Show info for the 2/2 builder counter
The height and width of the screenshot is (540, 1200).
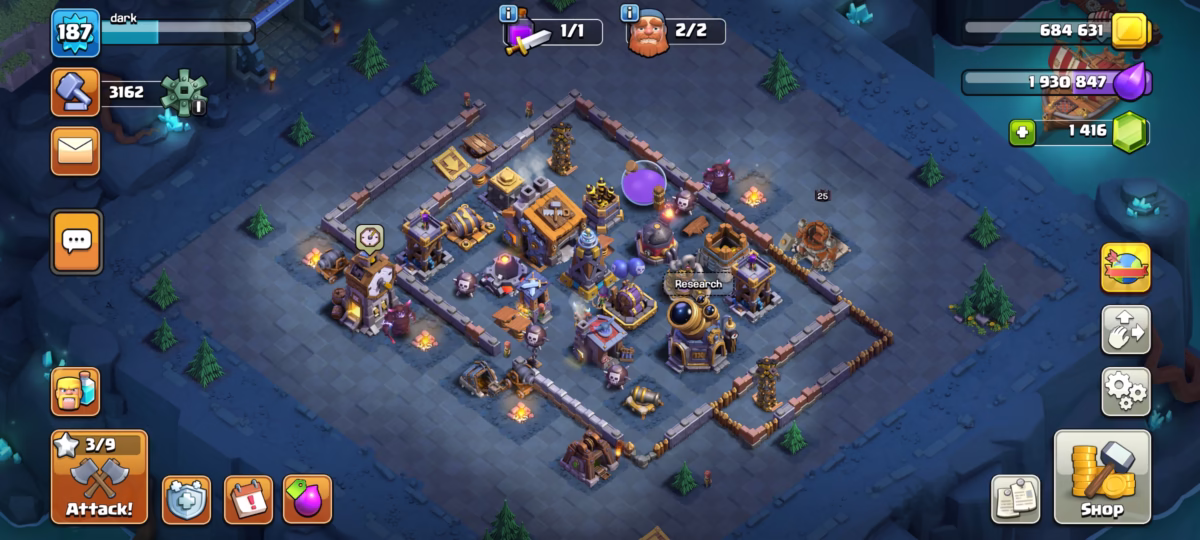[630, 14]
